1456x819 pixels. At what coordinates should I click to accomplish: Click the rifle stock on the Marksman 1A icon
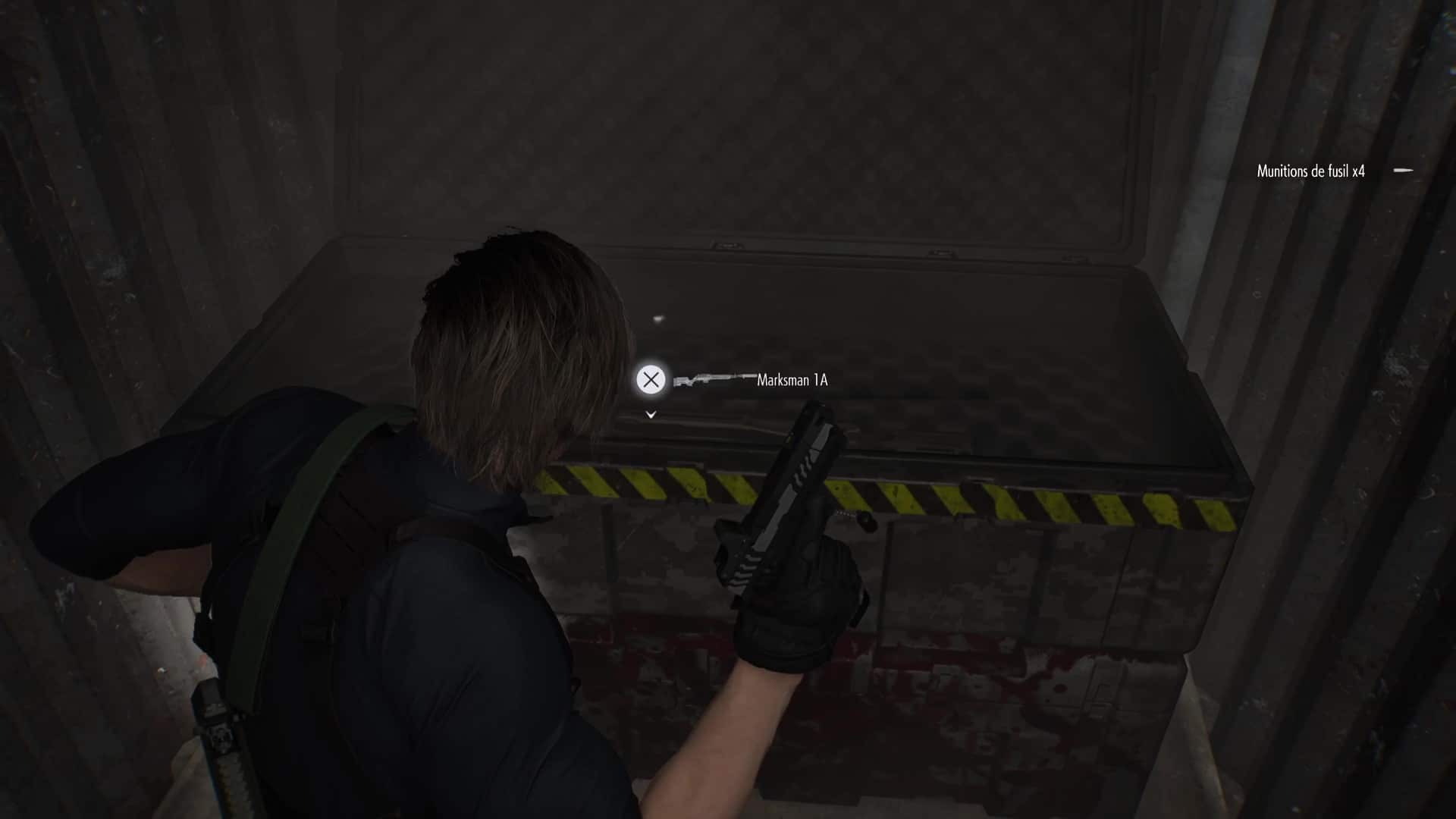(681, 383)
